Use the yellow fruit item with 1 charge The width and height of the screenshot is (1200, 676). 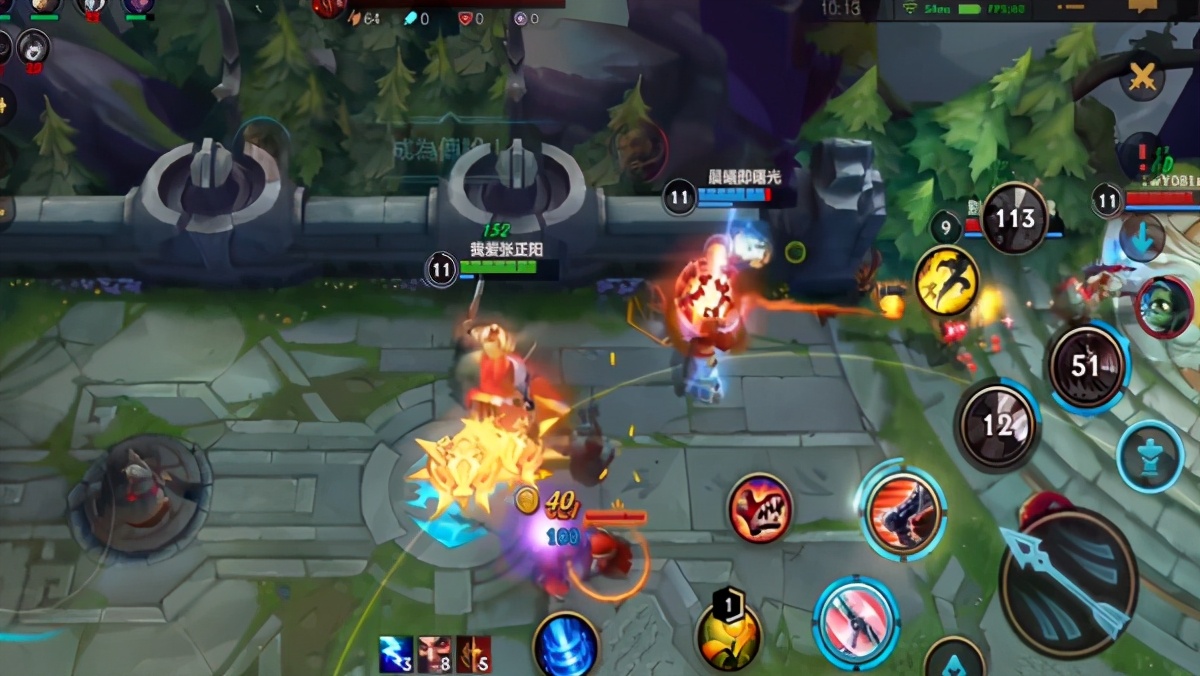point(729,634)
